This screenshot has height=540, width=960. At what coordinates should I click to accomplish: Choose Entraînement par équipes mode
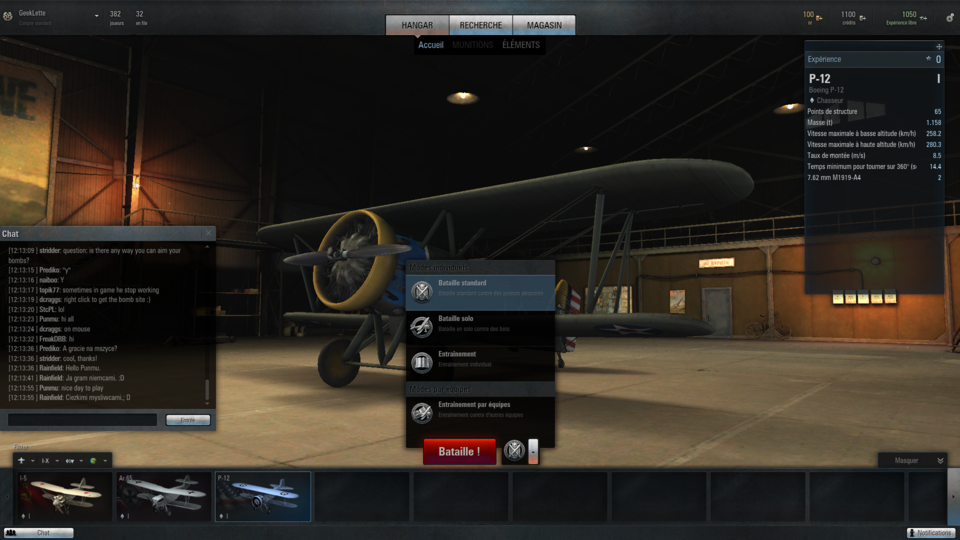pos(481,411)
